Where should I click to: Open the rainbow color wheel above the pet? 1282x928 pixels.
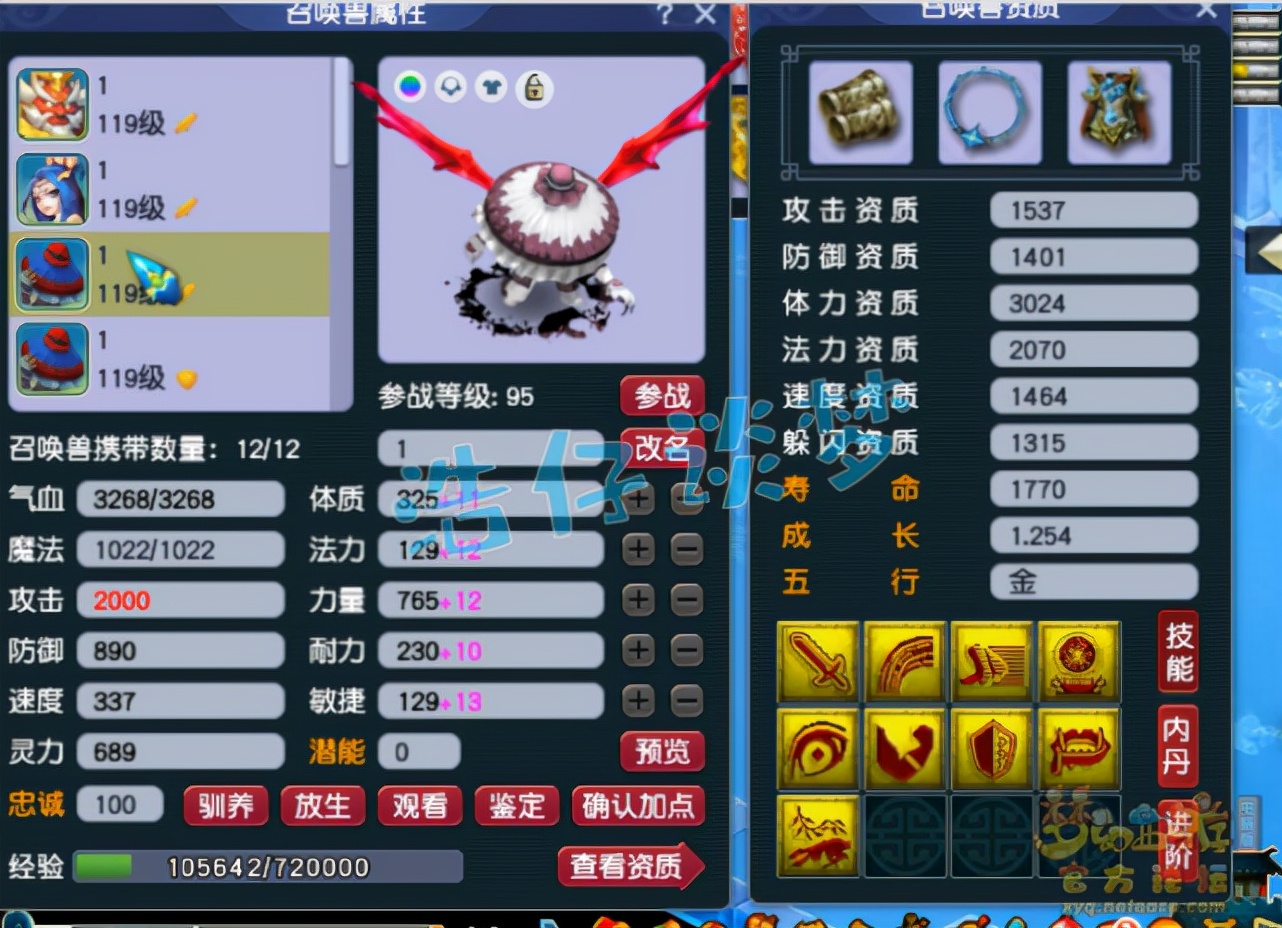tap(408, 88)
